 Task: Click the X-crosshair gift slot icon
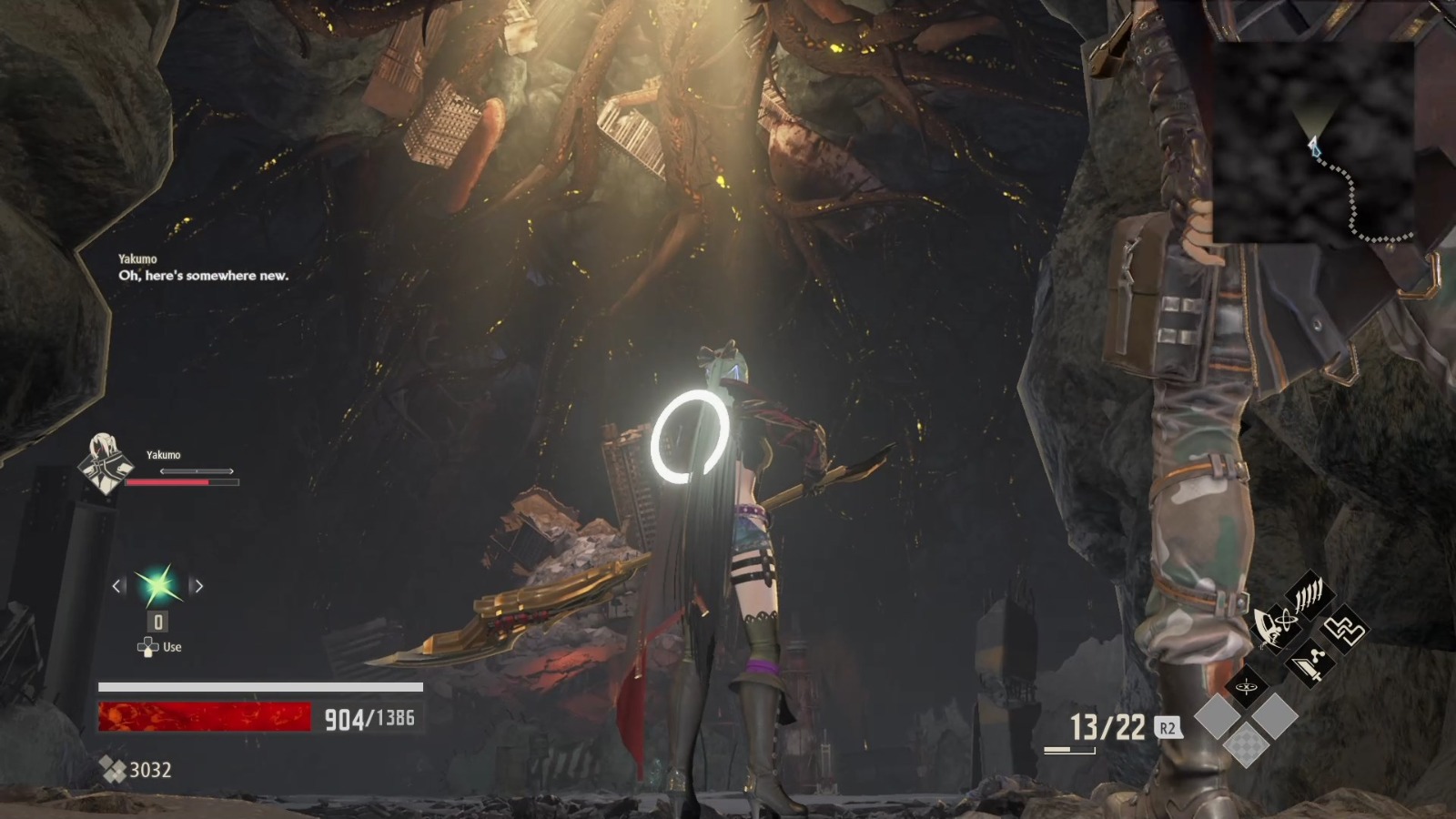(x=1246, y=687)
